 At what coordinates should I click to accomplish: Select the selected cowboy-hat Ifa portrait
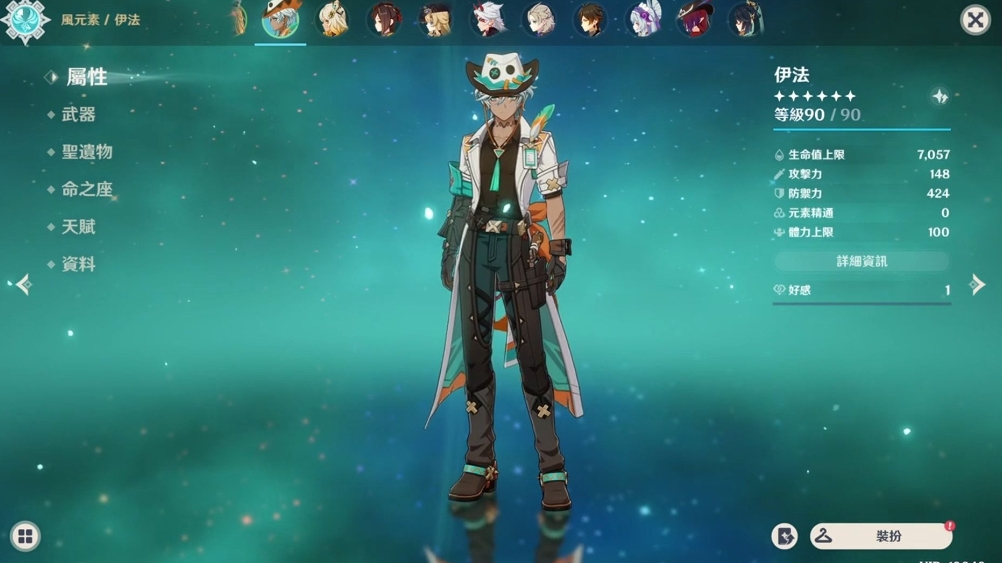(x=281, y=19)
